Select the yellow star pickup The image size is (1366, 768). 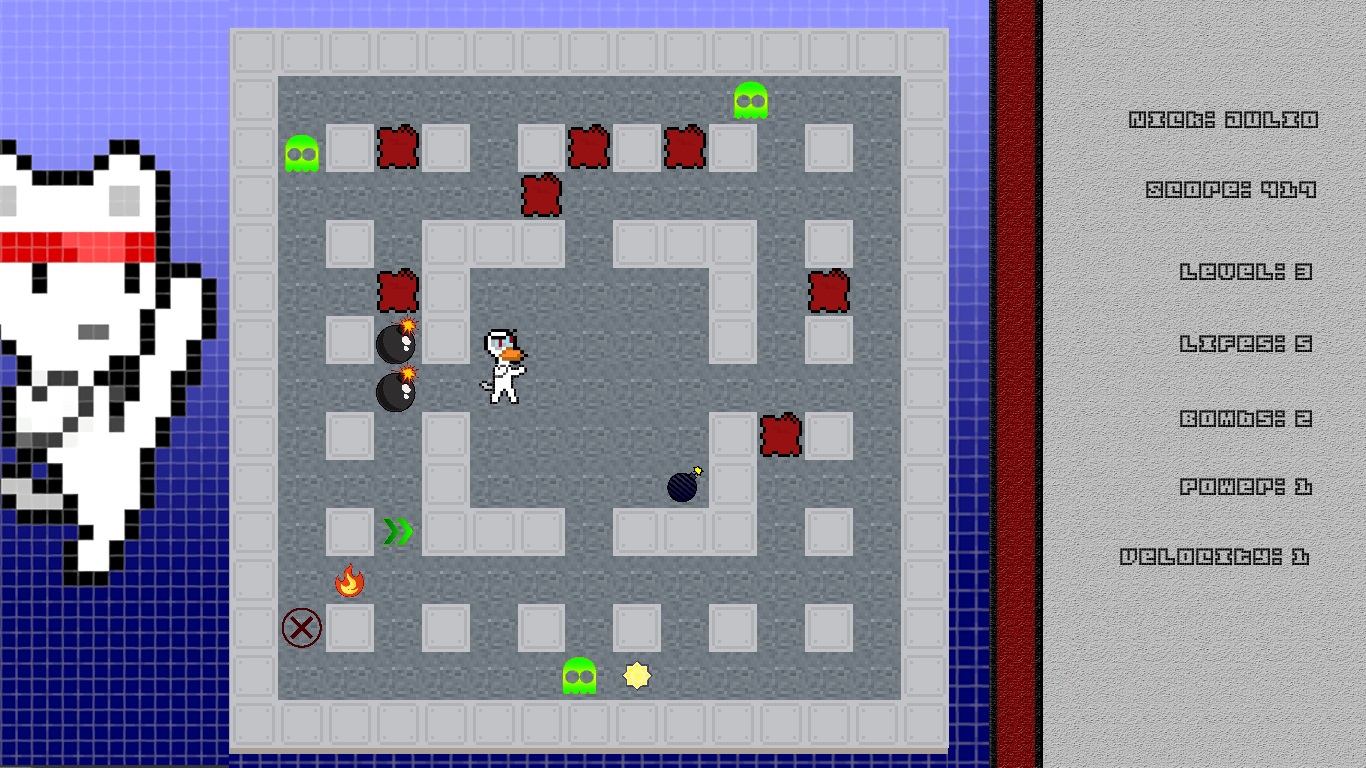tap(637, 676)
